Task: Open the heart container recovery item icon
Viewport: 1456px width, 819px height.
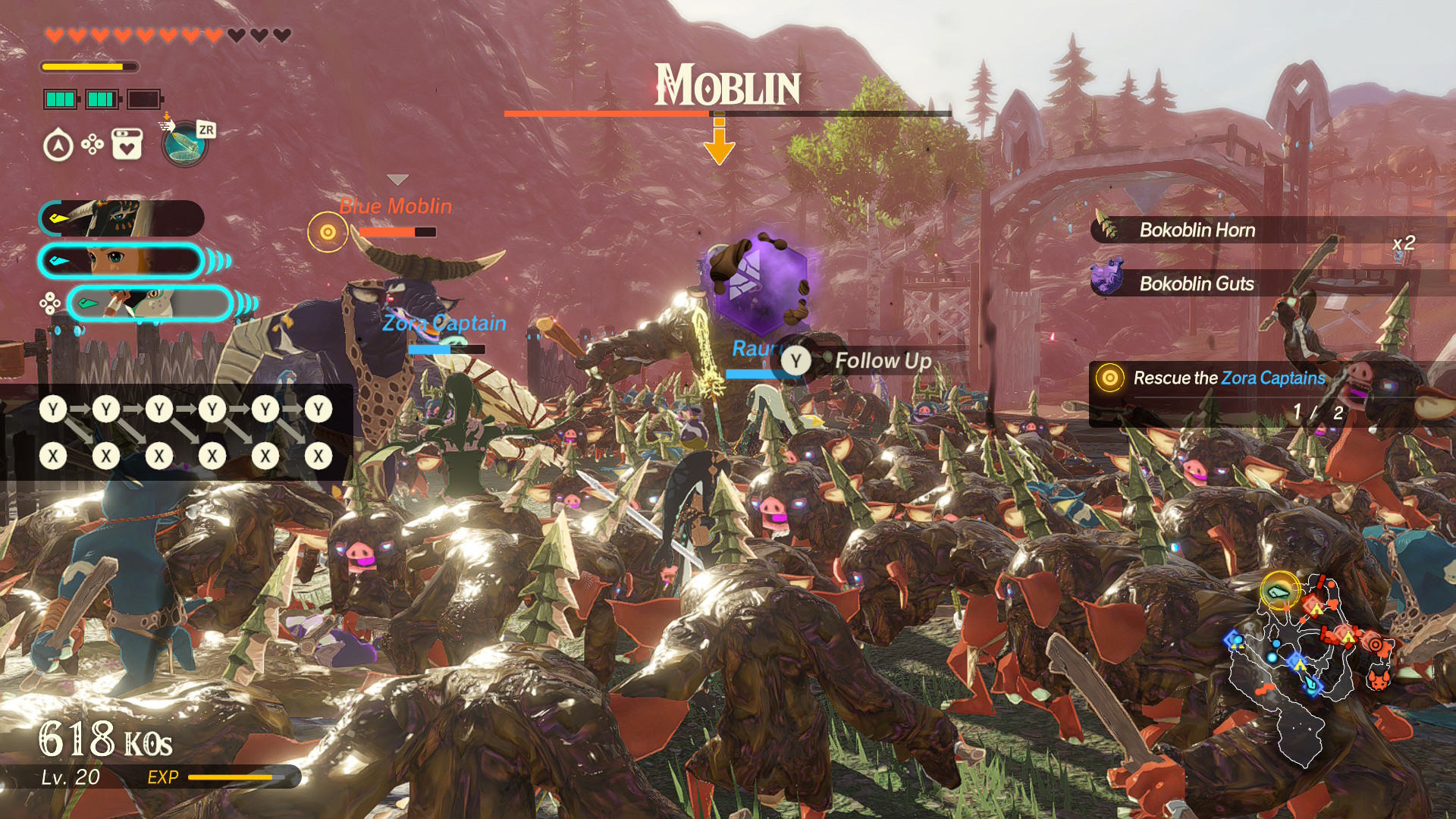Action: coord(127,144)
